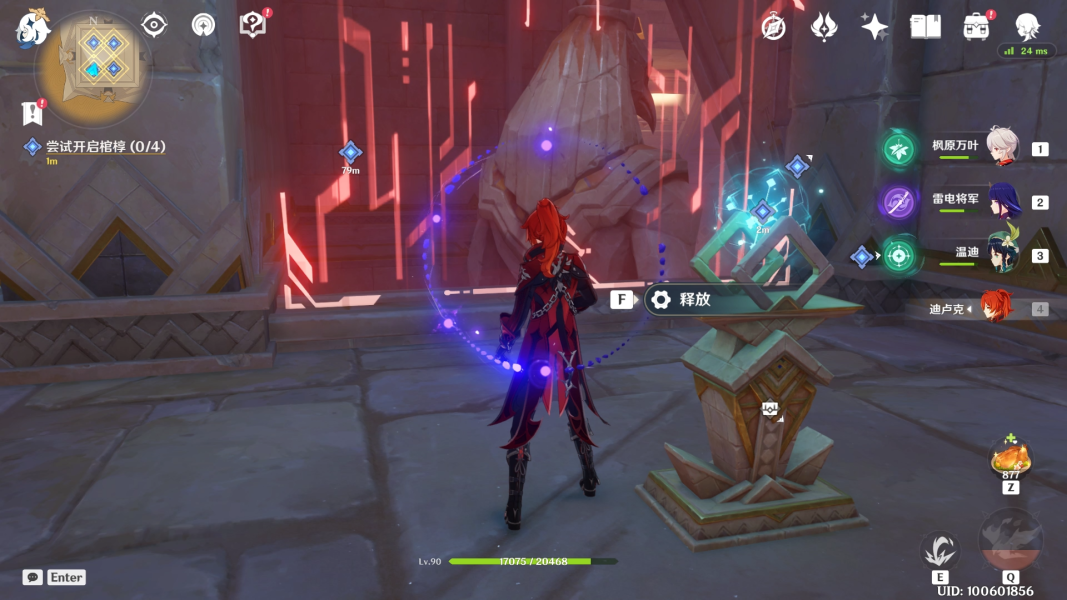Open the chat box speech bubble
The height and width of the screenshot is (600, 1067).
[x=33, y=577]
